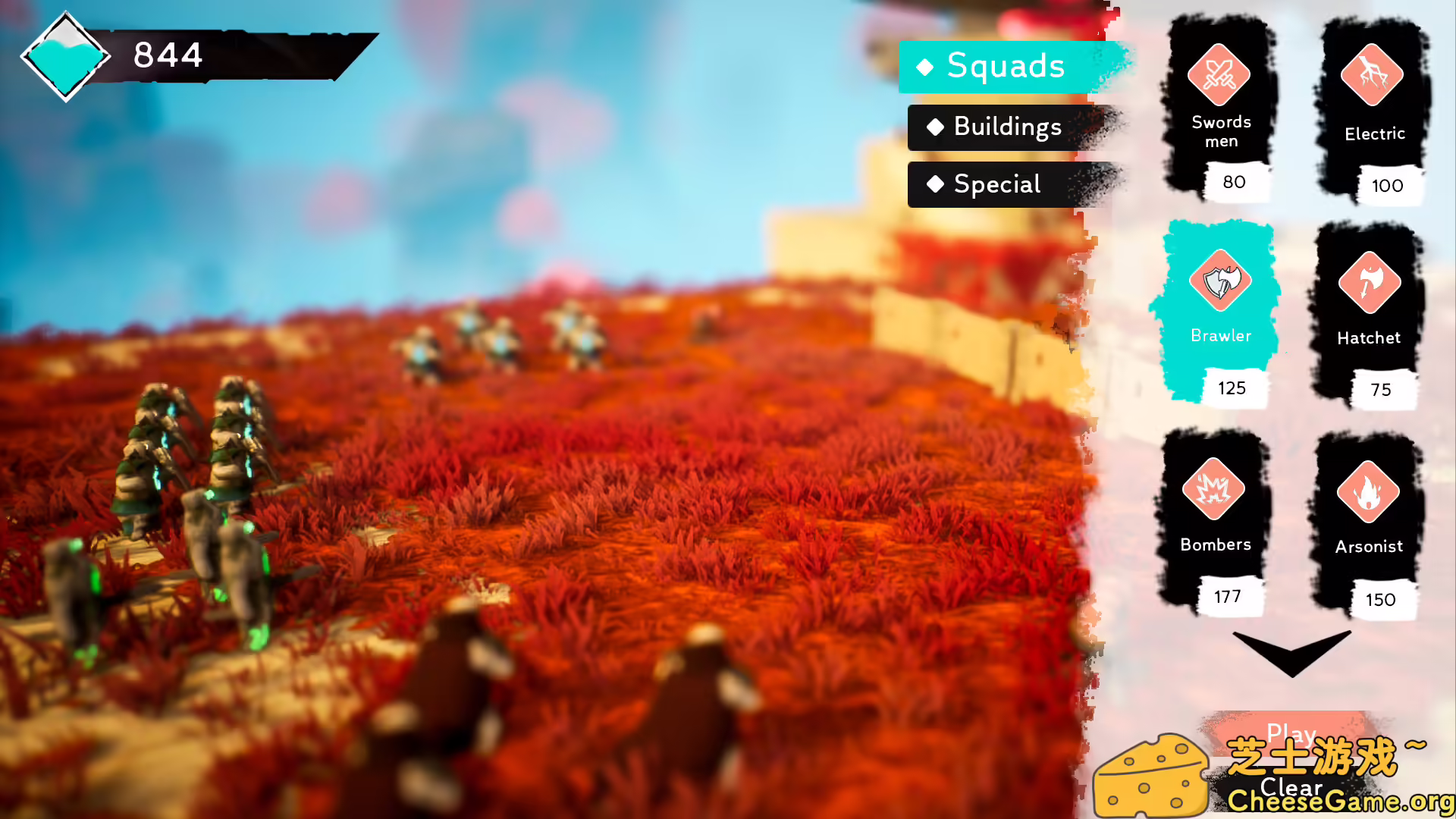Select the Electric unit icon
This screenshot has height=819, width=1456.
1373,76
